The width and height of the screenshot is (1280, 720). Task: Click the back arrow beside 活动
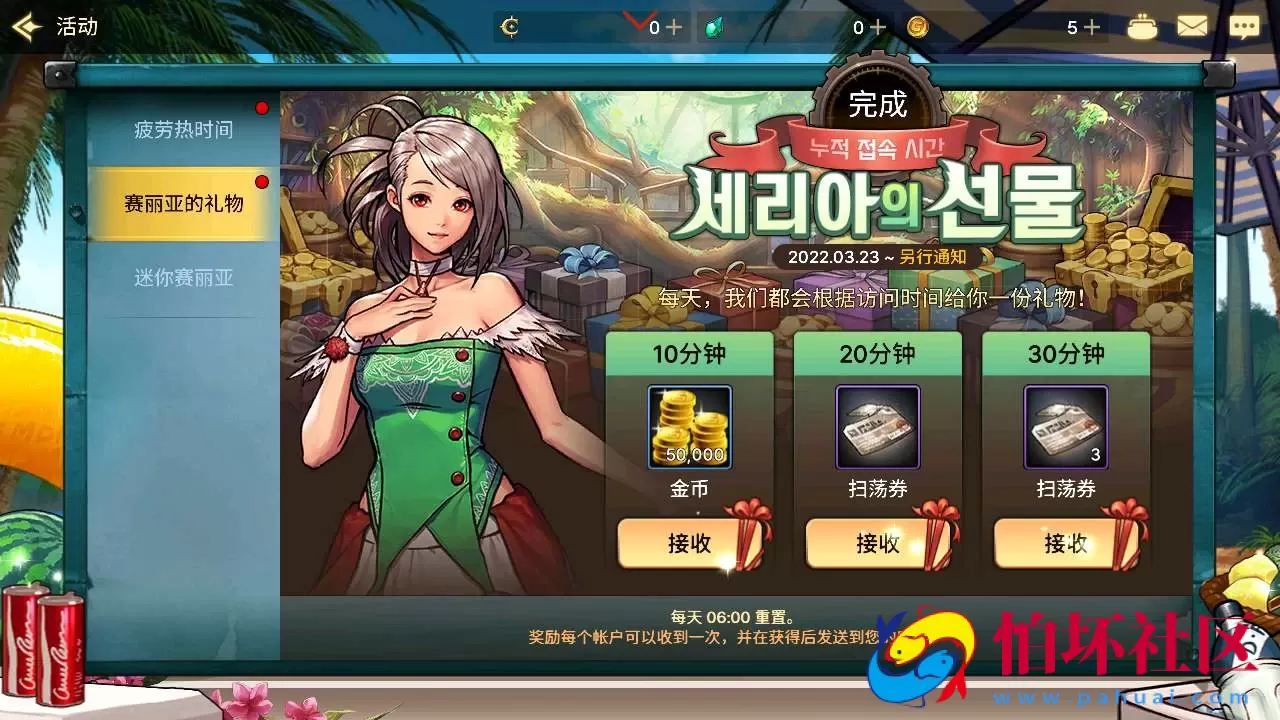coord(25,26)
